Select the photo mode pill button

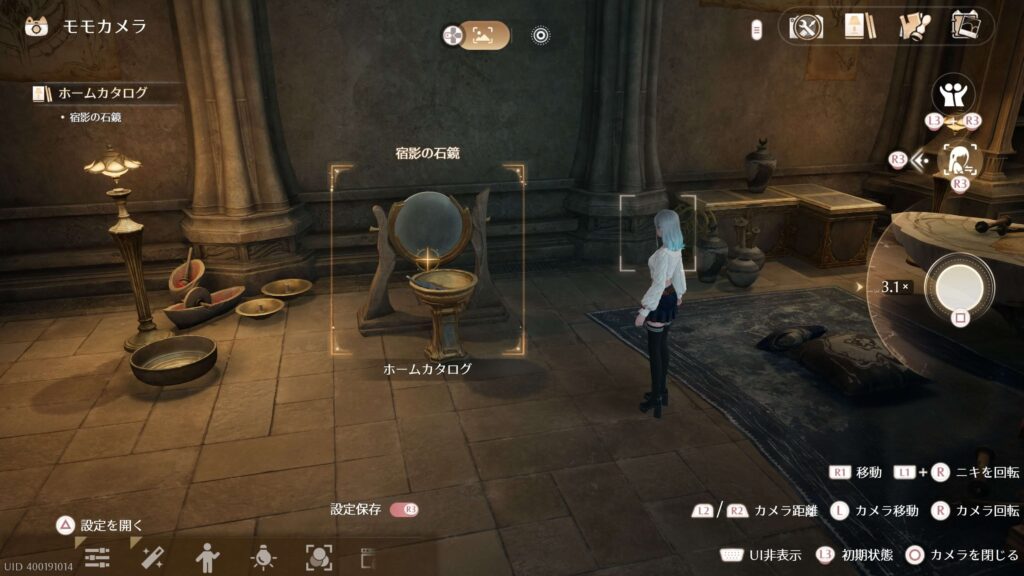484,36
